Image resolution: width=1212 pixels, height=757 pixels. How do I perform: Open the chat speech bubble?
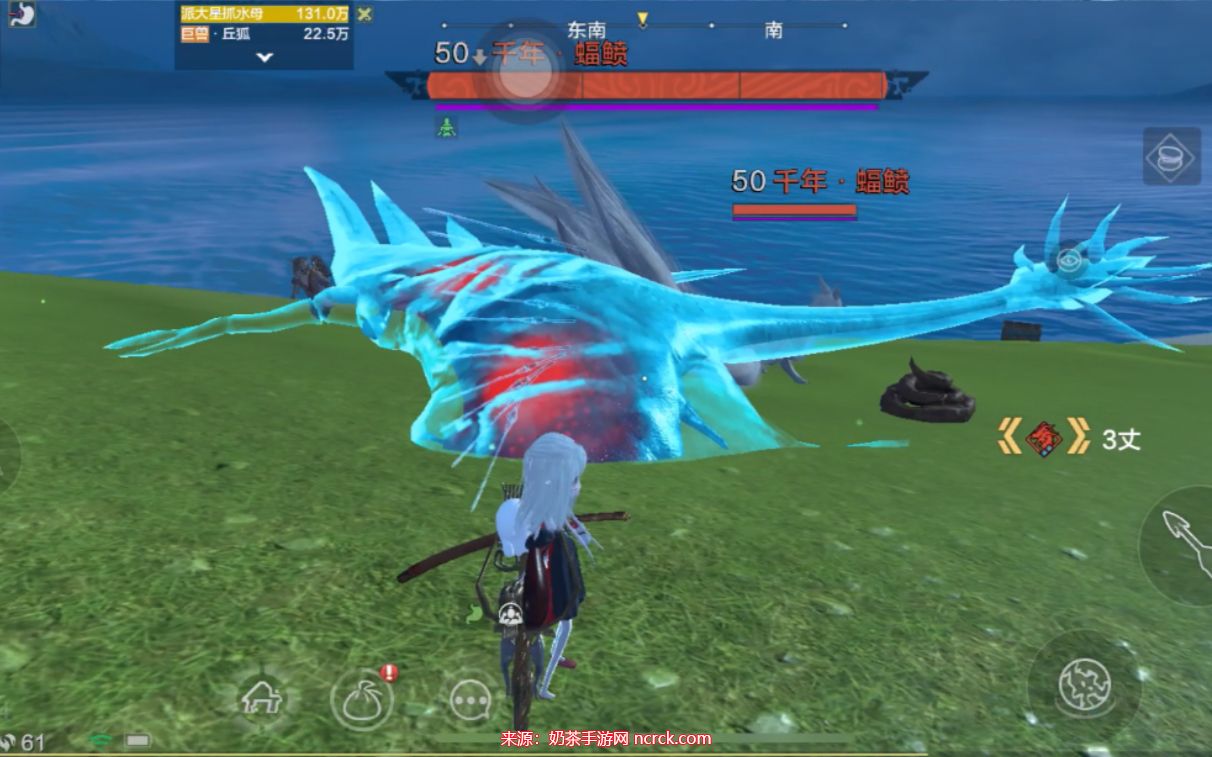point(469,700)
